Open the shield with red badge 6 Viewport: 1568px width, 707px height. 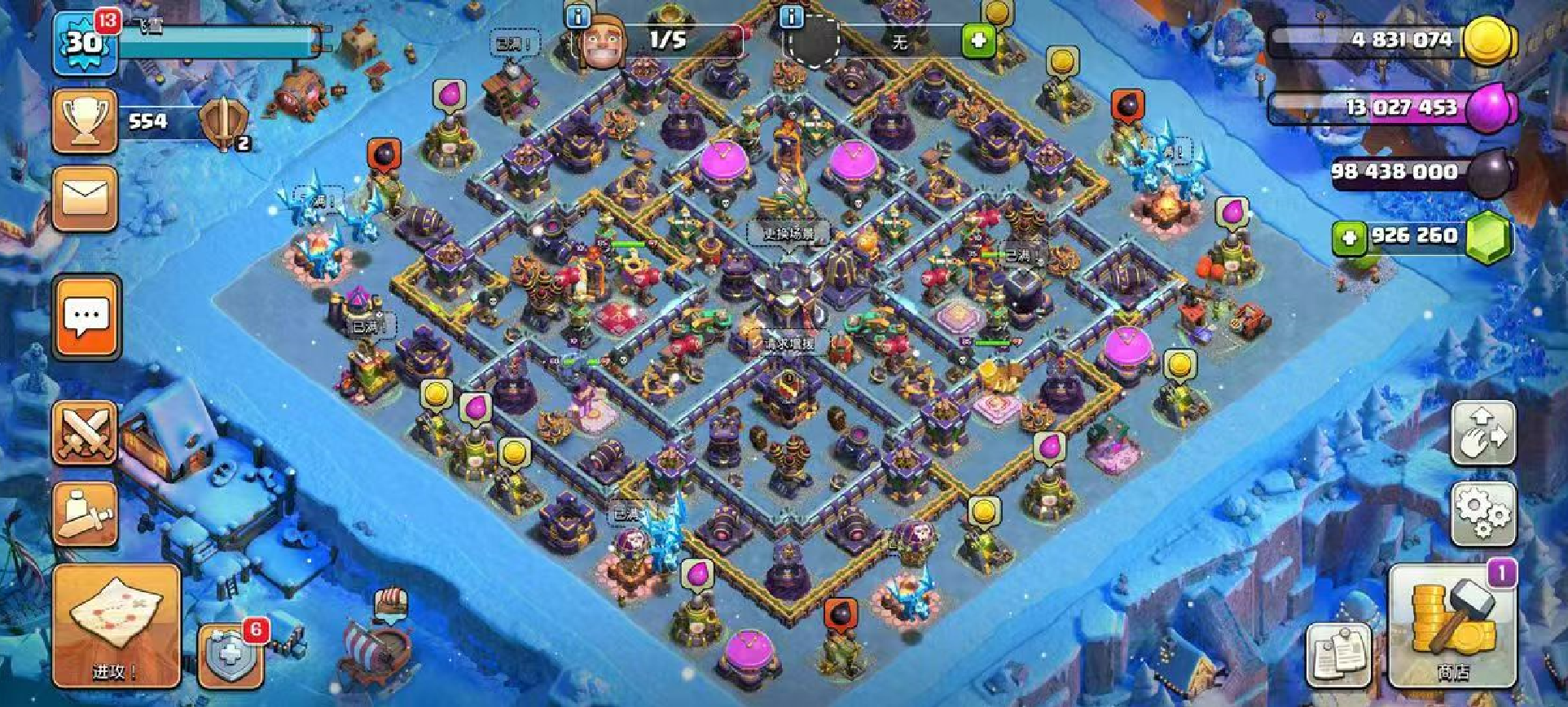pyautogui.click(x=232, y=656)
